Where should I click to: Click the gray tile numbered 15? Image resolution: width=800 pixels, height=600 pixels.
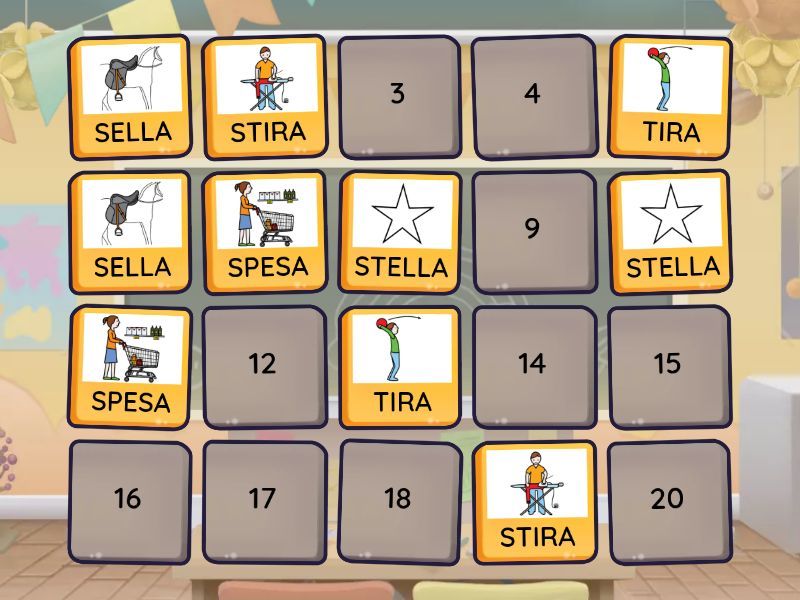click(668, 365)
